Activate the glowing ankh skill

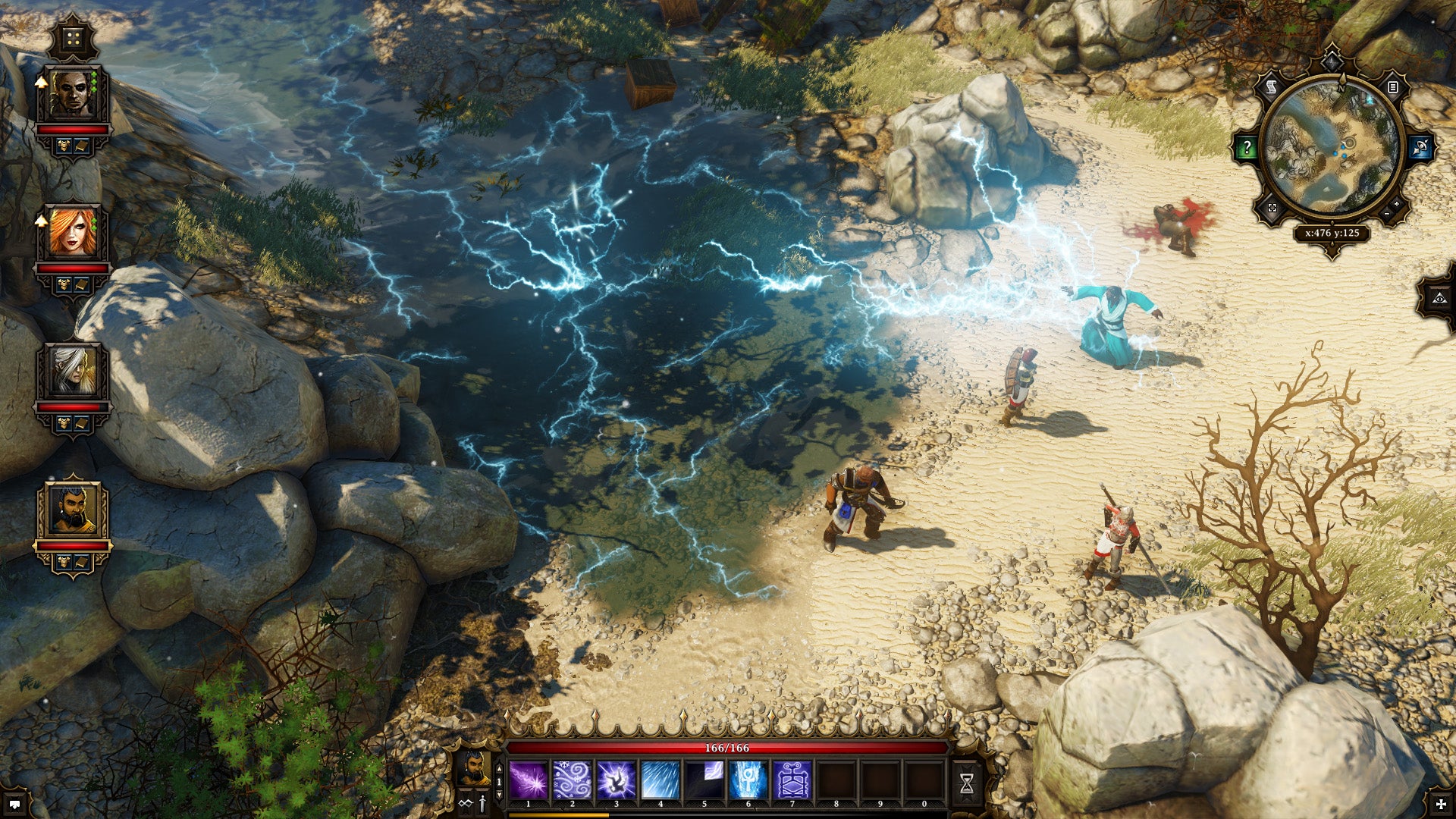coord(748,780)
